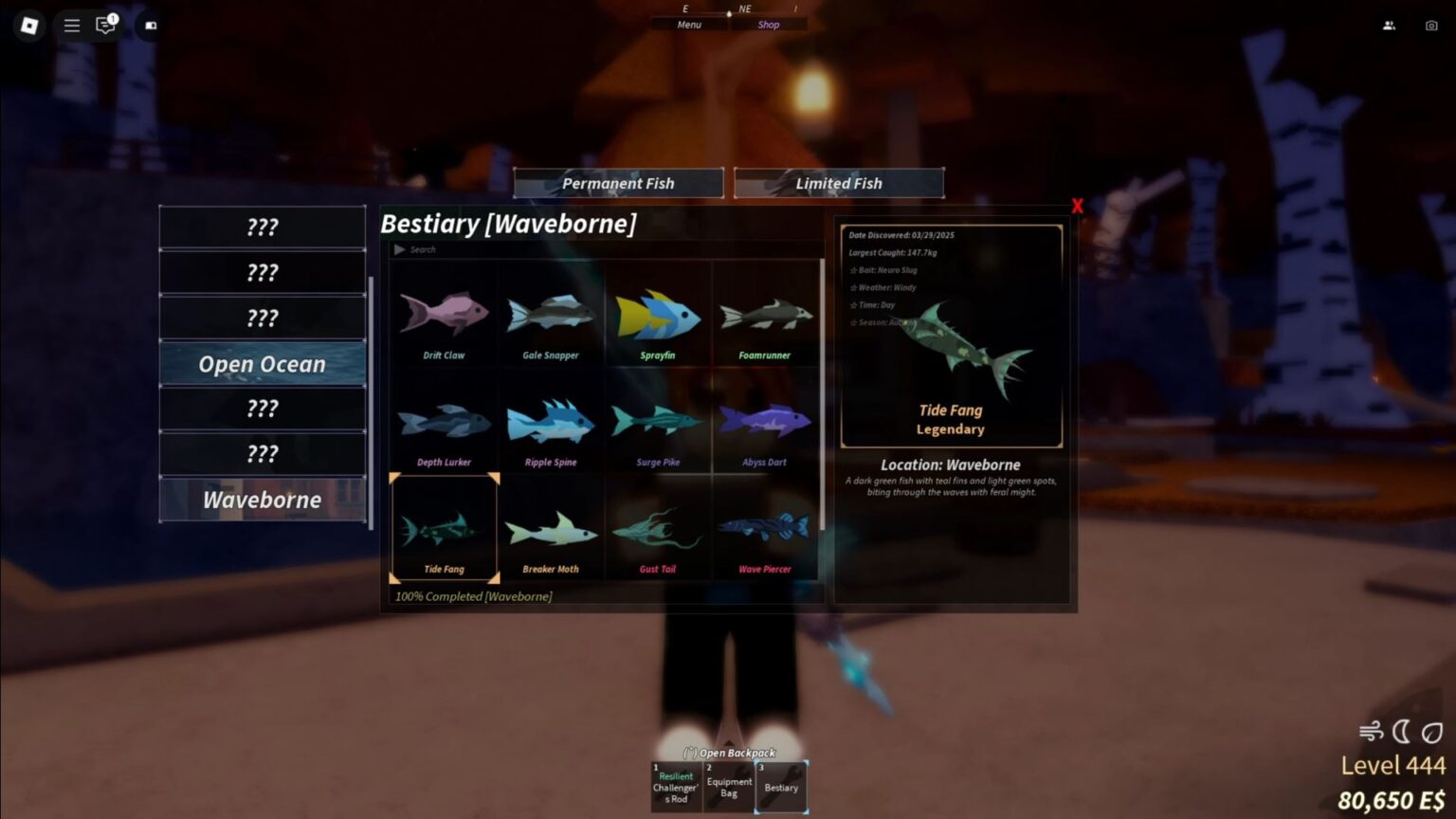1456x819 pixels.
Task: Click the wind weather status icon
Action: (x=1372, y=730)
